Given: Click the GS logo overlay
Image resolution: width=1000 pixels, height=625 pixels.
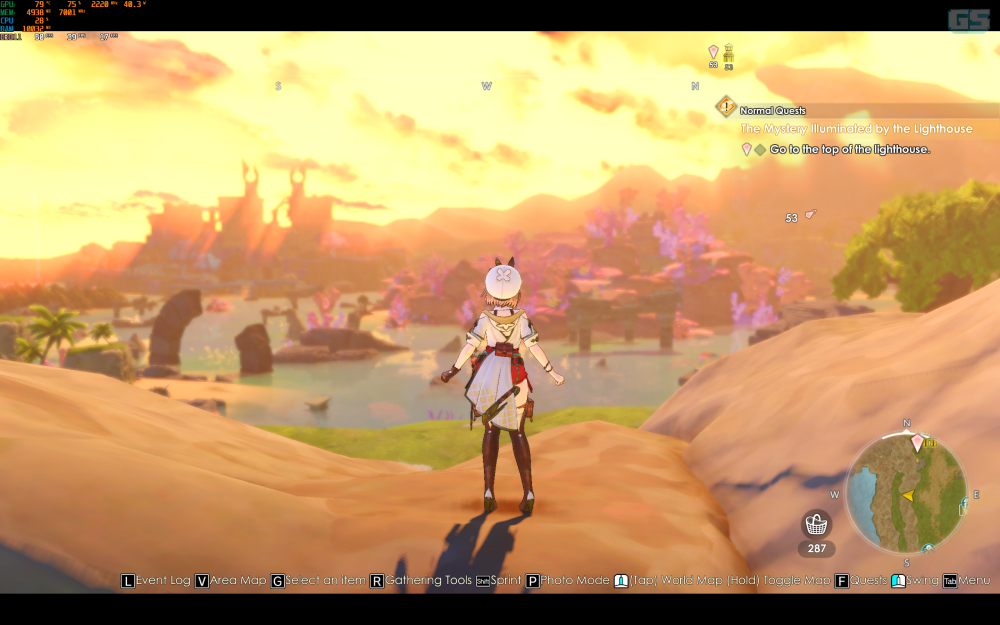Looking at the screenshot, I should 967,18.
